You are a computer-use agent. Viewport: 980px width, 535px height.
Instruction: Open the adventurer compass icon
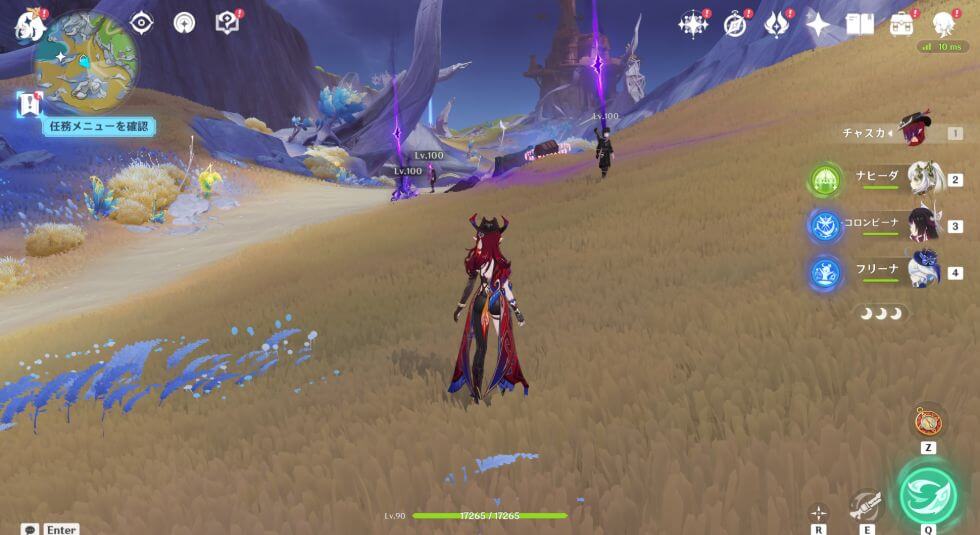tap(735, 25)
